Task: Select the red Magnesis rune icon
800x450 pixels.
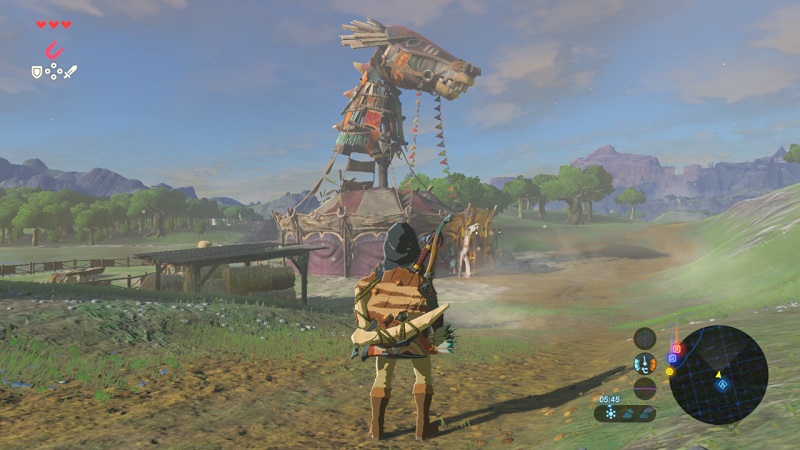Action: [x=53, y=49]
